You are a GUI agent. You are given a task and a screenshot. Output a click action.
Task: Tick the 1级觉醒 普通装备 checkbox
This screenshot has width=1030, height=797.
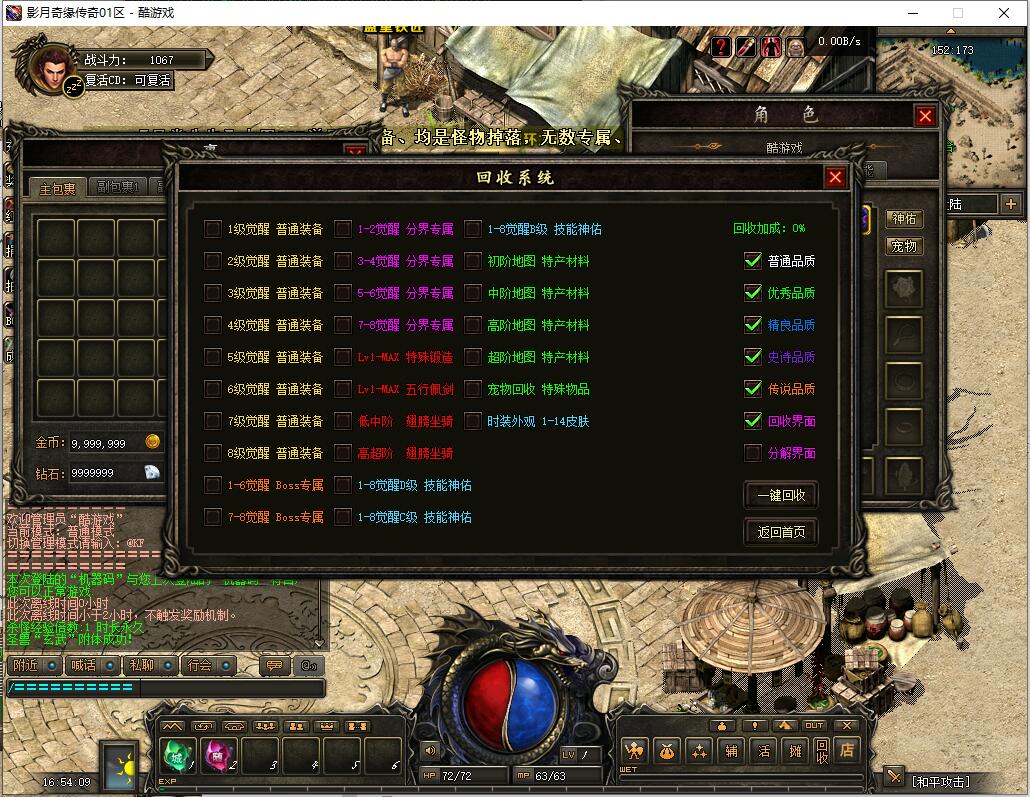[x=213, y=229]
